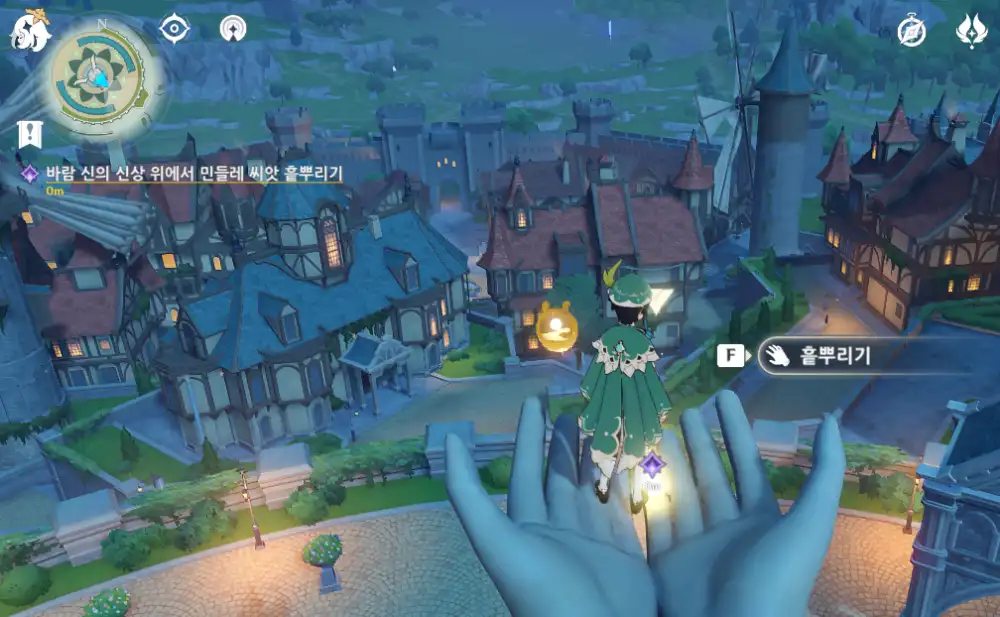Open the compass events icon
Image resolution: width=1000 pixels, height=617 pixels.
(x=912, y=30)
